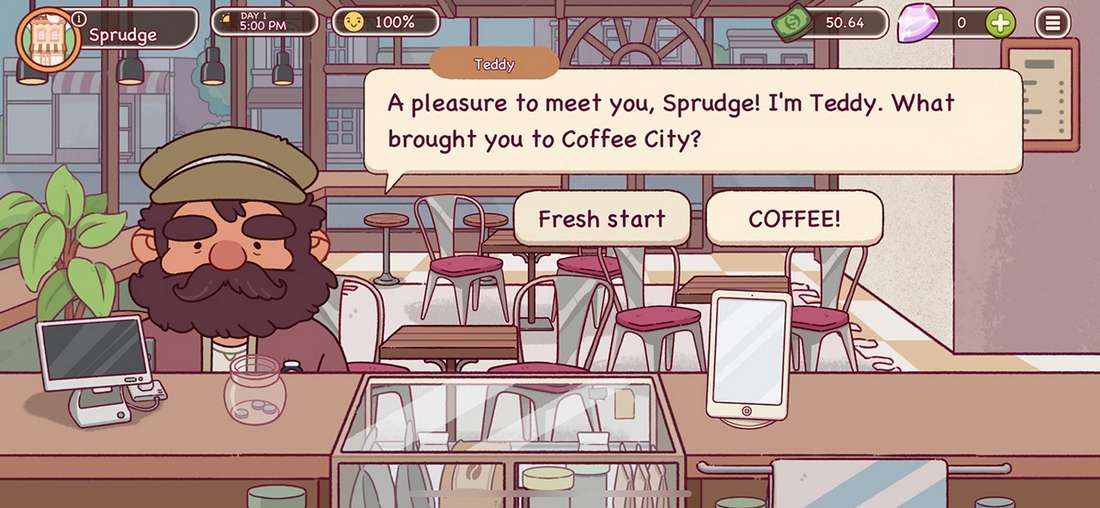This screenshot has width=1100, height=508.
Task: Tap the purple gem icon
Action: 917,23
